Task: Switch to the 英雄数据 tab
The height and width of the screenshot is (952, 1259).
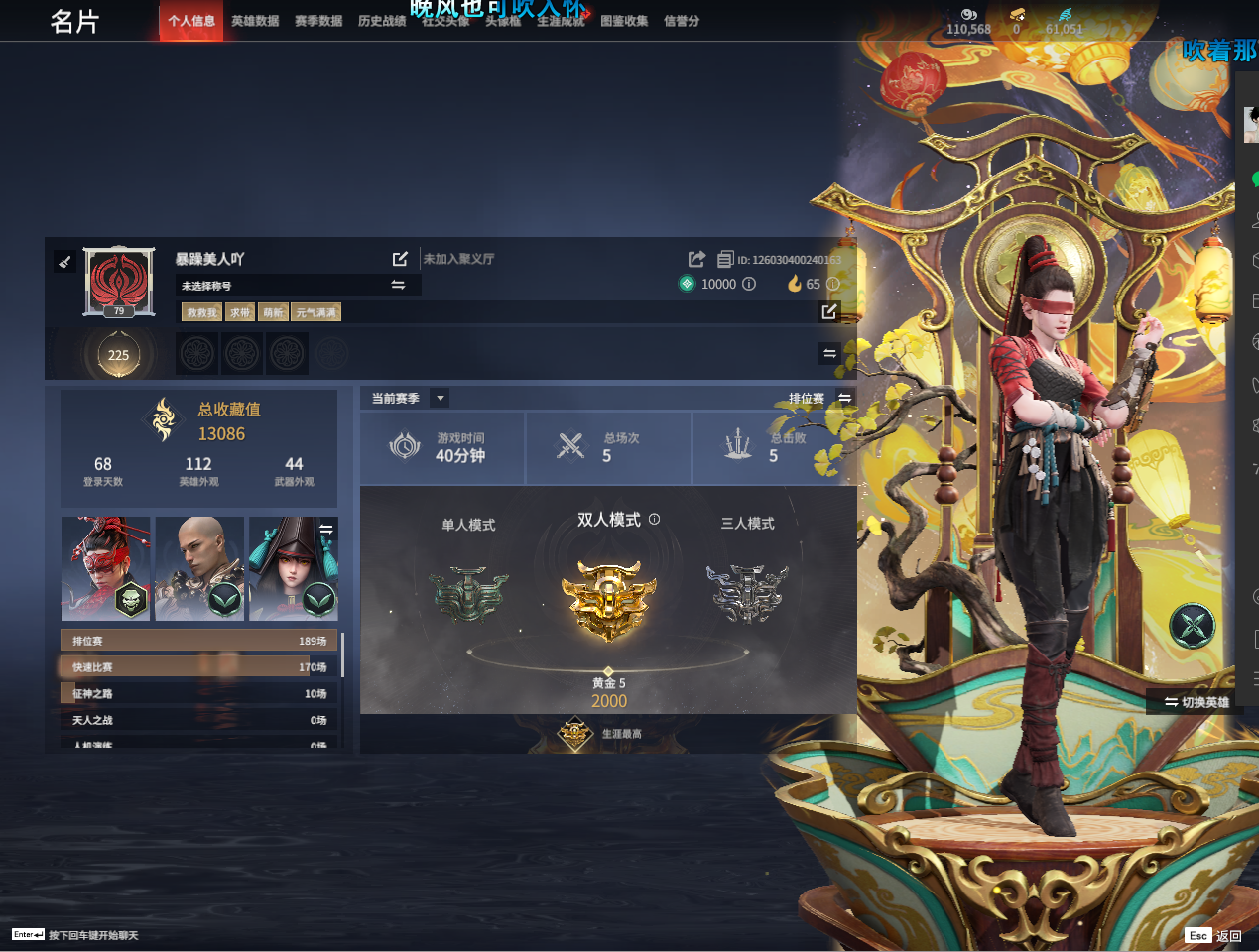Action: (255, 21)
